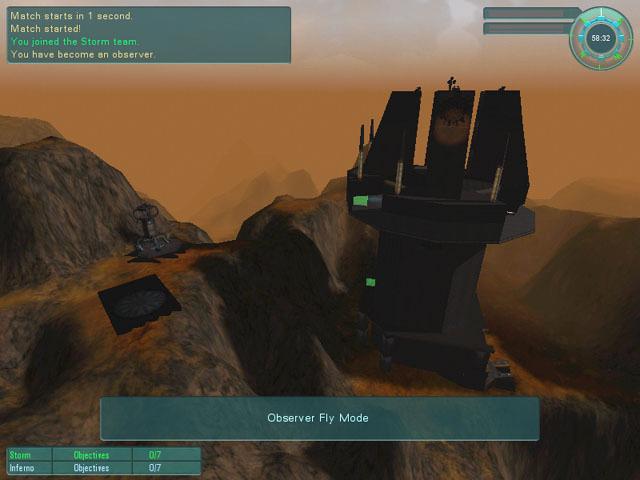Select the Storm team objectives row
The height and width of the screenshot is (480, 640).
pos(103,455)
